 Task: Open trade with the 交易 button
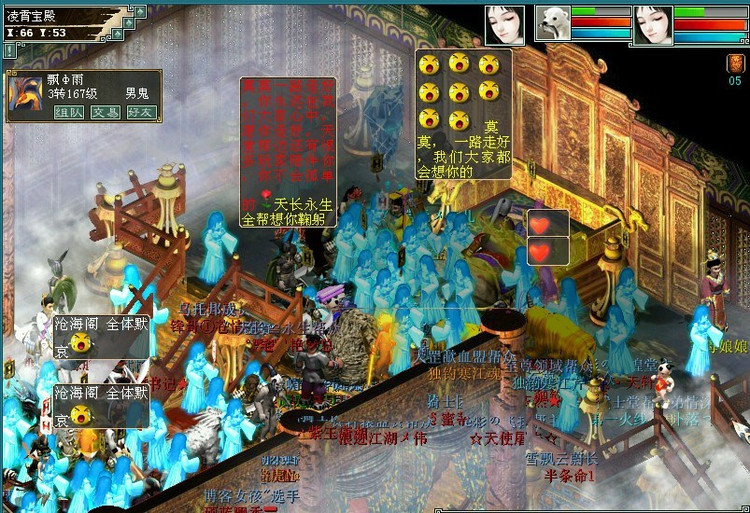[105, 113]
